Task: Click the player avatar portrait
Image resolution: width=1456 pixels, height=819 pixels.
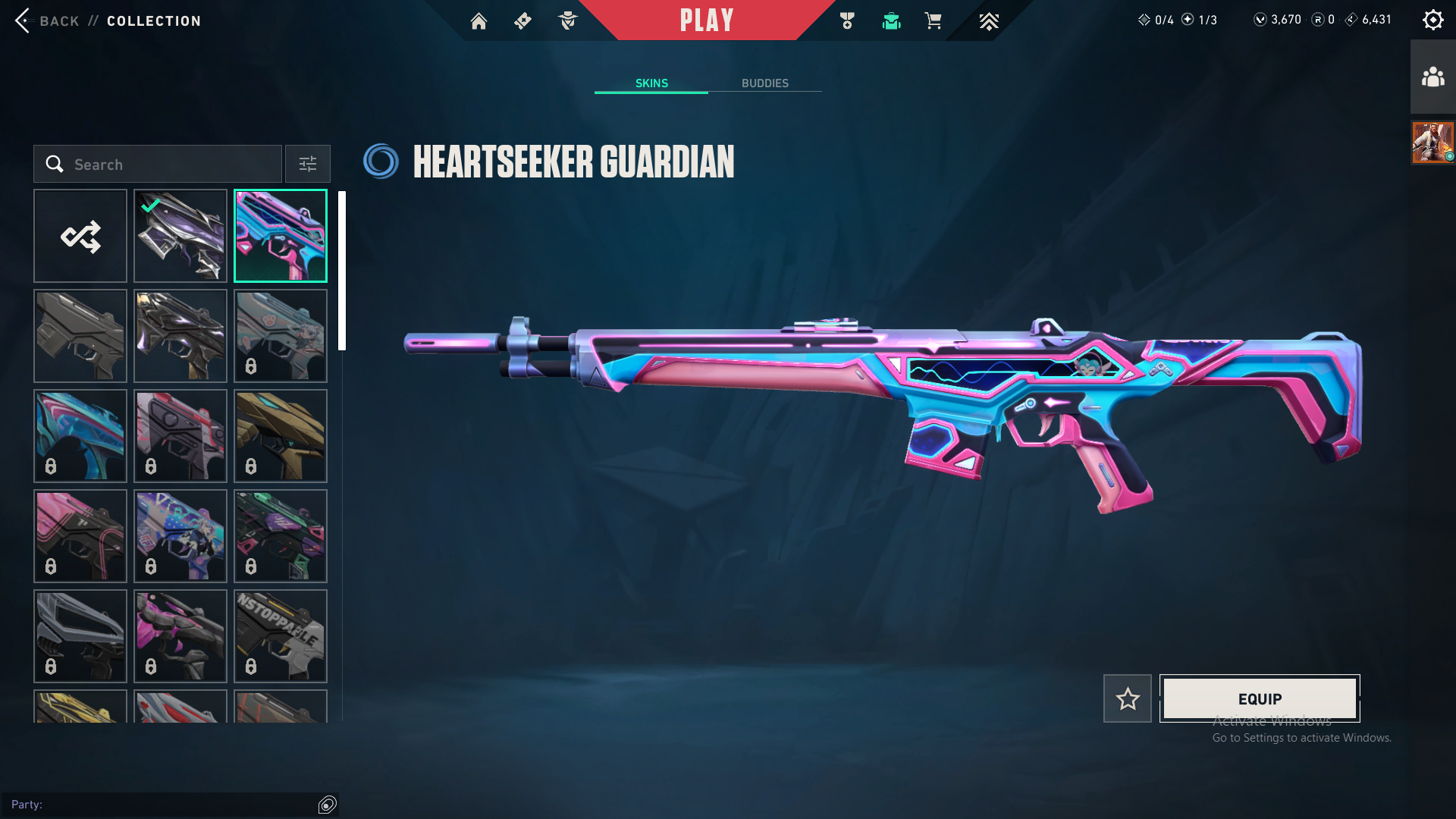Action: coord(1432,142)
